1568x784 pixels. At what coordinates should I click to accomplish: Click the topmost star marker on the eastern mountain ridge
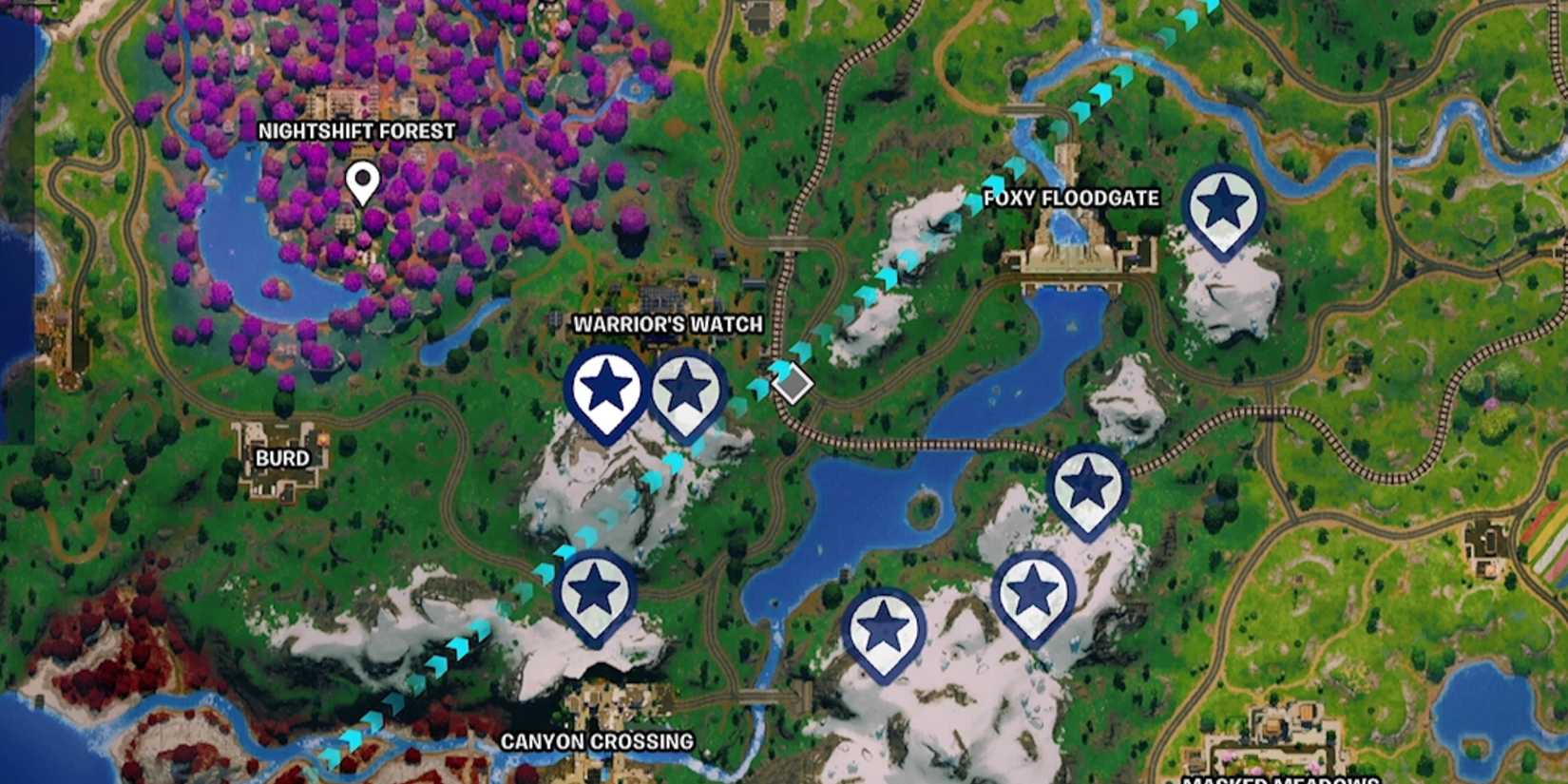pyautogui.click(x=1085, y=485)
